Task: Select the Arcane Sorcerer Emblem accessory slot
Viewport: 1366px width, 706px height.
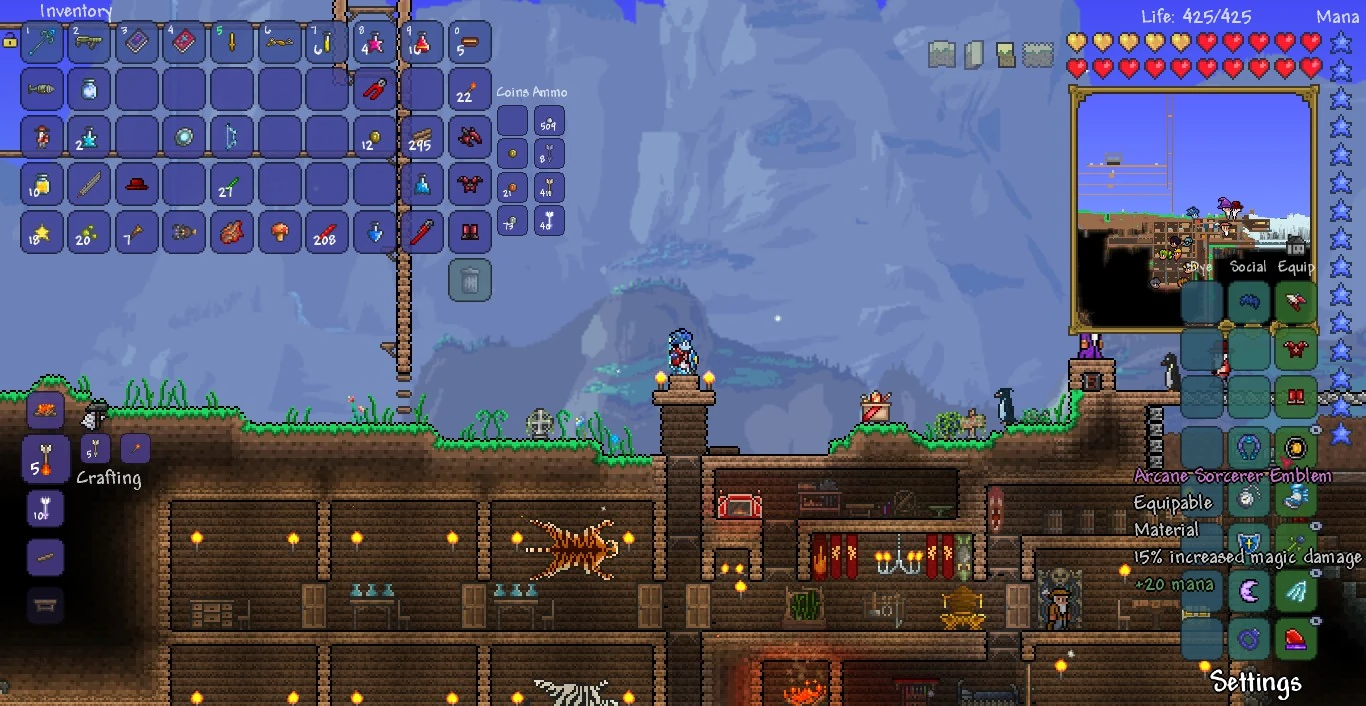Action: pyautogui.click(x=1296, y=447)
